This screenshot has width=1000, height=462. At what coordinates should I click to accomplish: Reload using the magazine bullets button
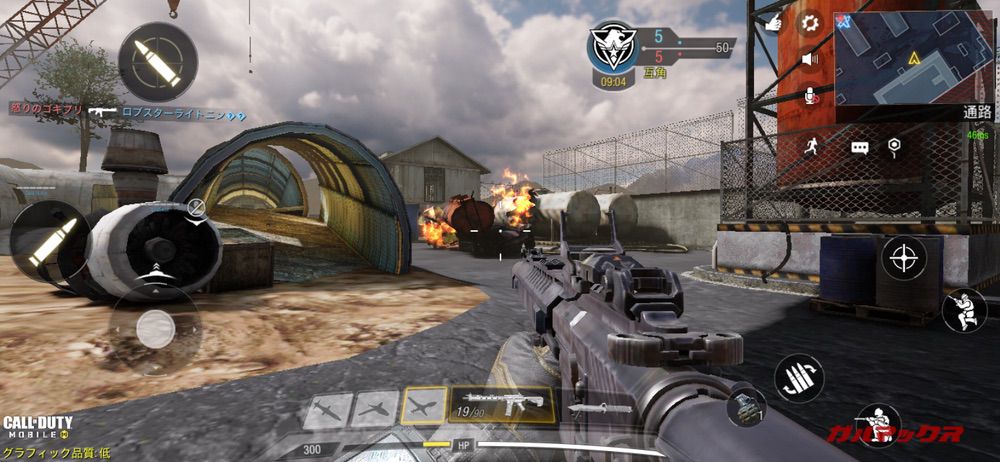tap(799, 379)
